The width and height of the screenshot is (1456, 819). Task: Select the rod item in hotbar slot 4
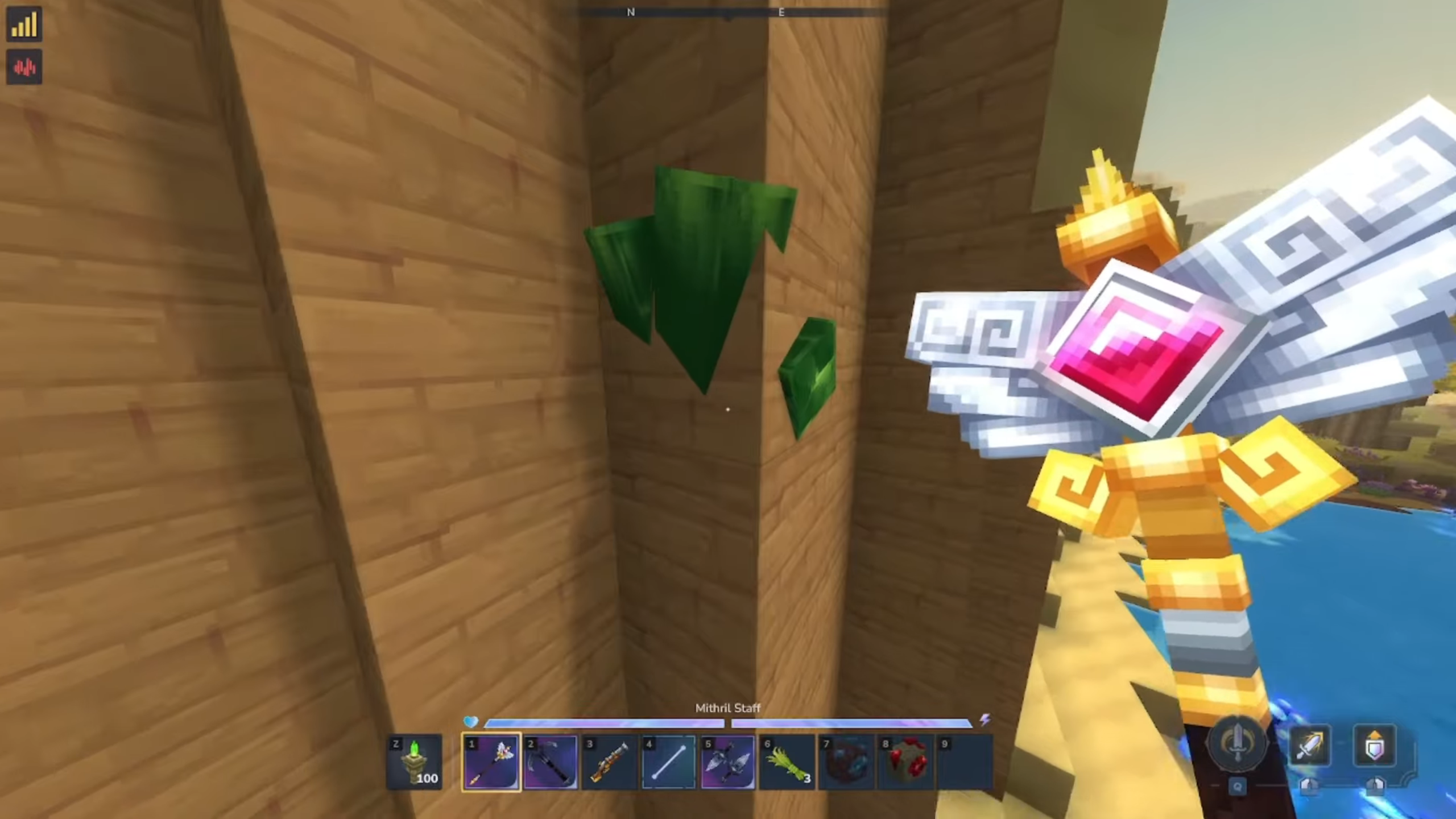click(x=668, y=762)
